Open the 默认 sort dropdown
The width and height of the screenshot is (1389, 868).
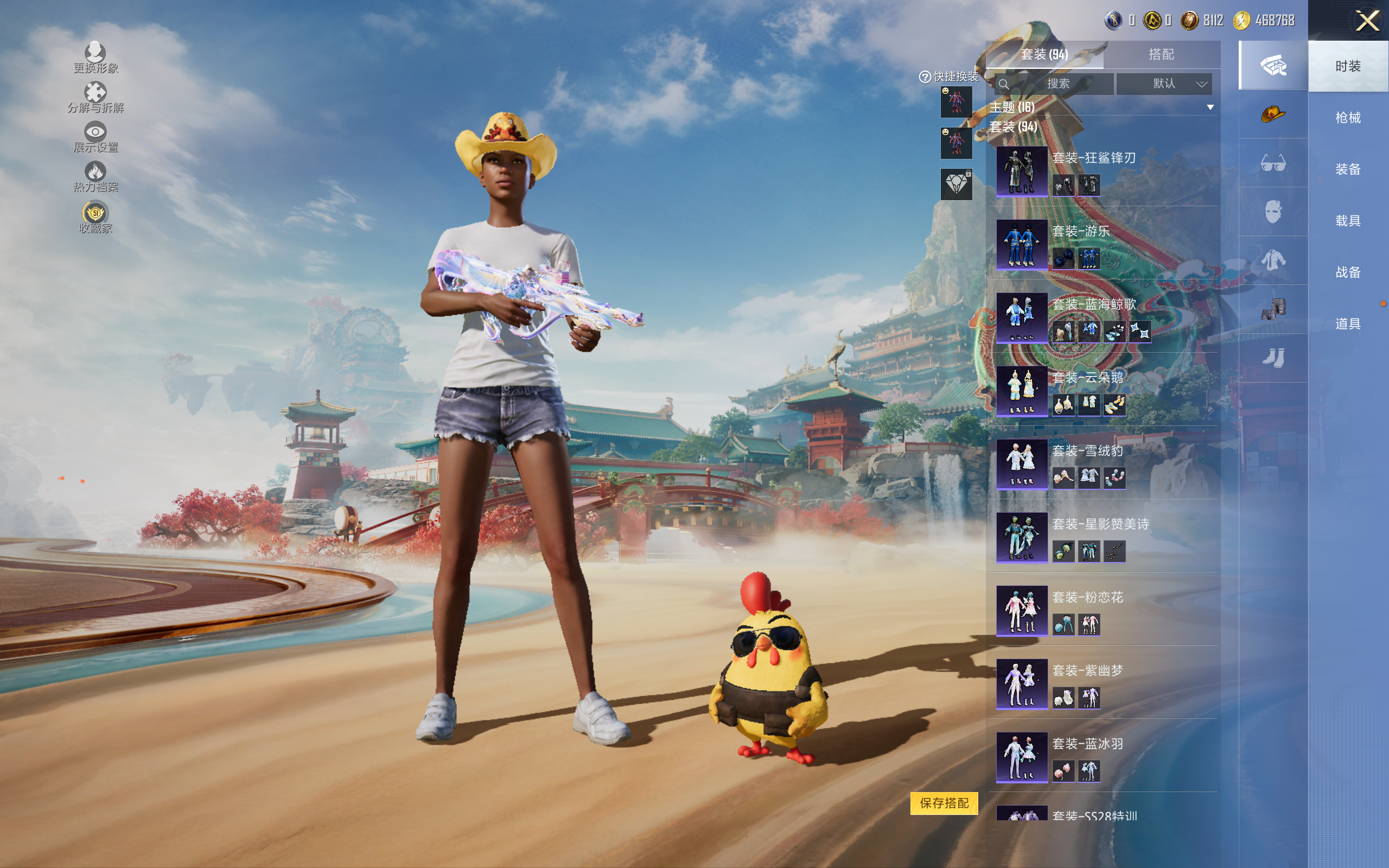click(x=1163, y=84)
